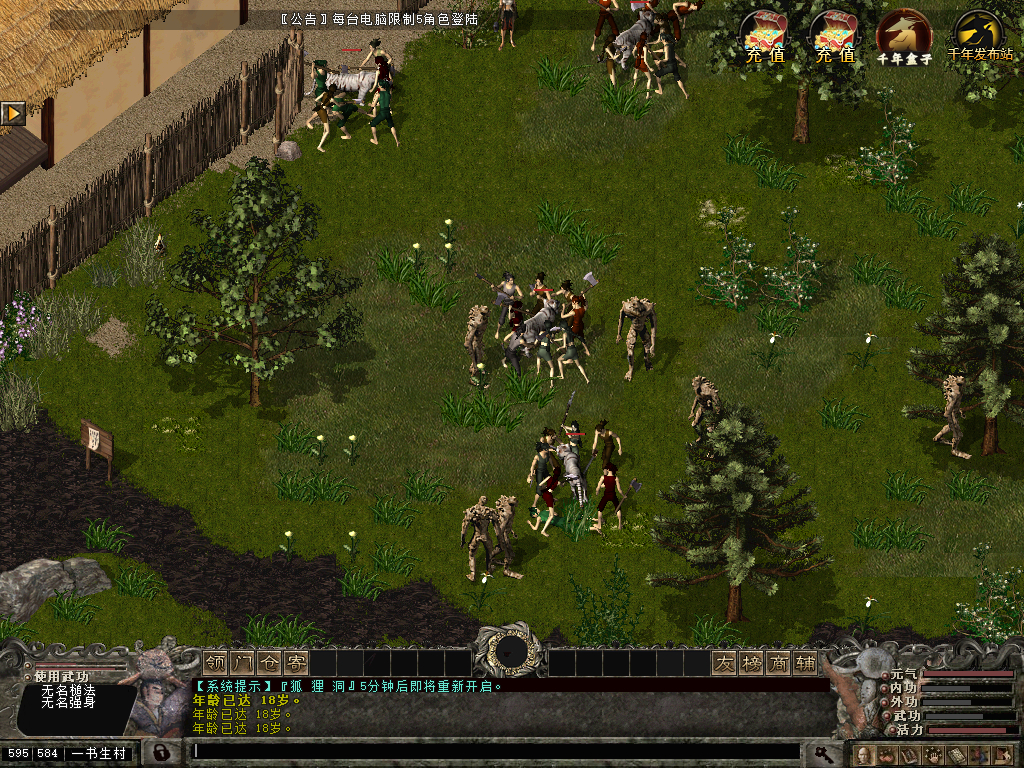This screenshot has height=768, width=1024.
Task: Open the 千年发布站 icon
Action: click(x=978, y=36)
